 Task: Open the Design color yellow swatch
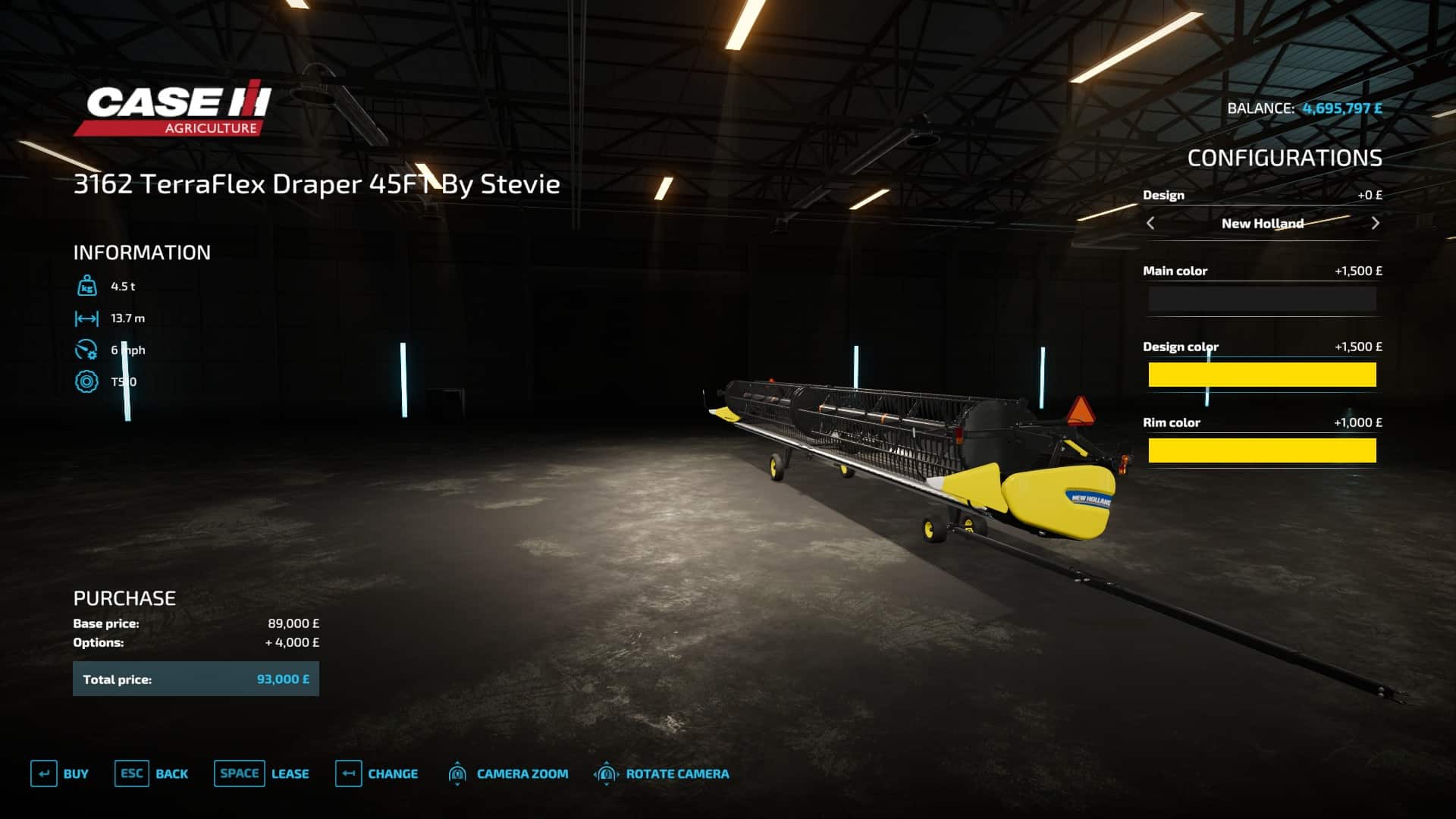pos(1262,375)
